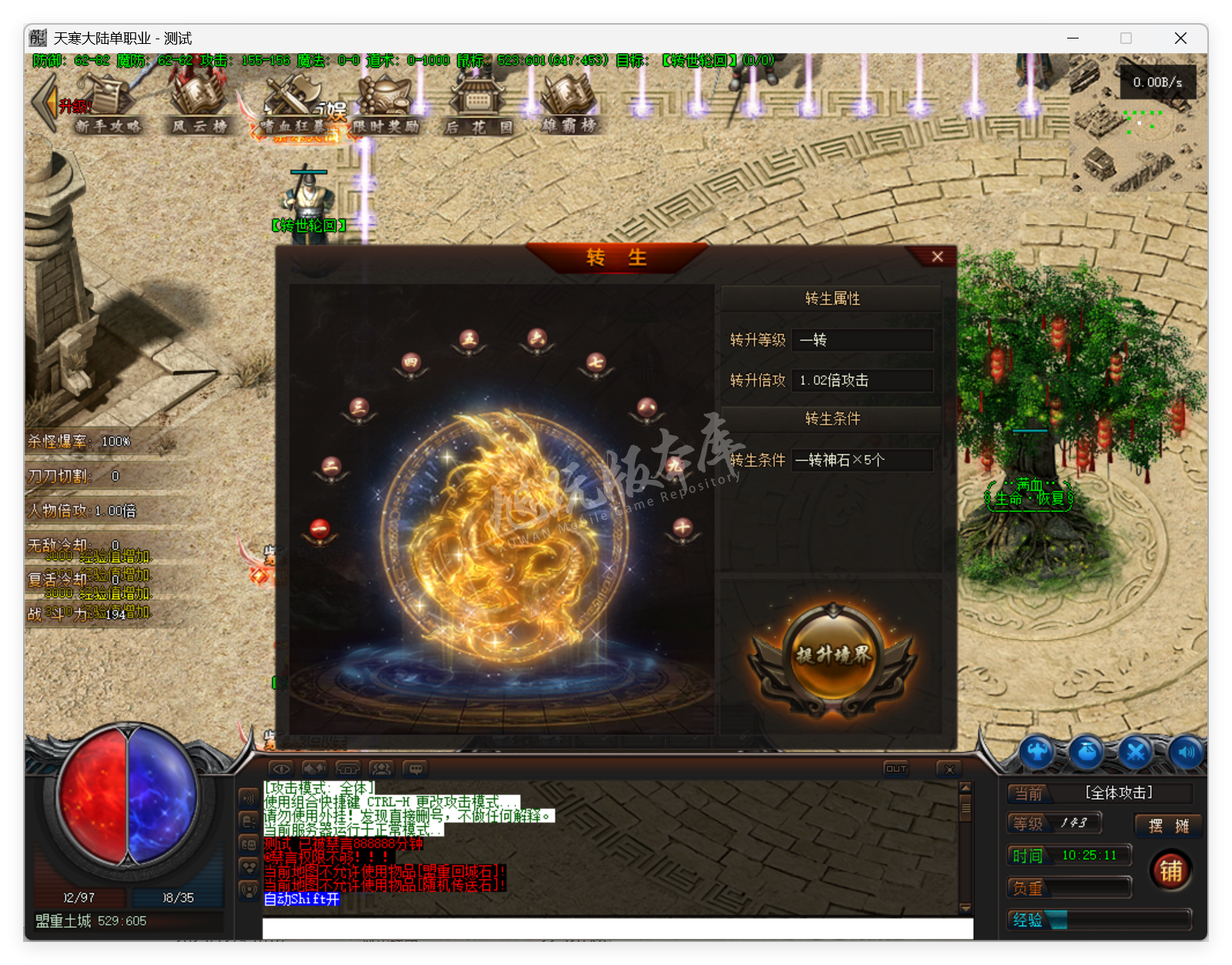1232x965 pixels.
Task: Select orb 五 on the rebirth wheel
Action: click(468, 339)
